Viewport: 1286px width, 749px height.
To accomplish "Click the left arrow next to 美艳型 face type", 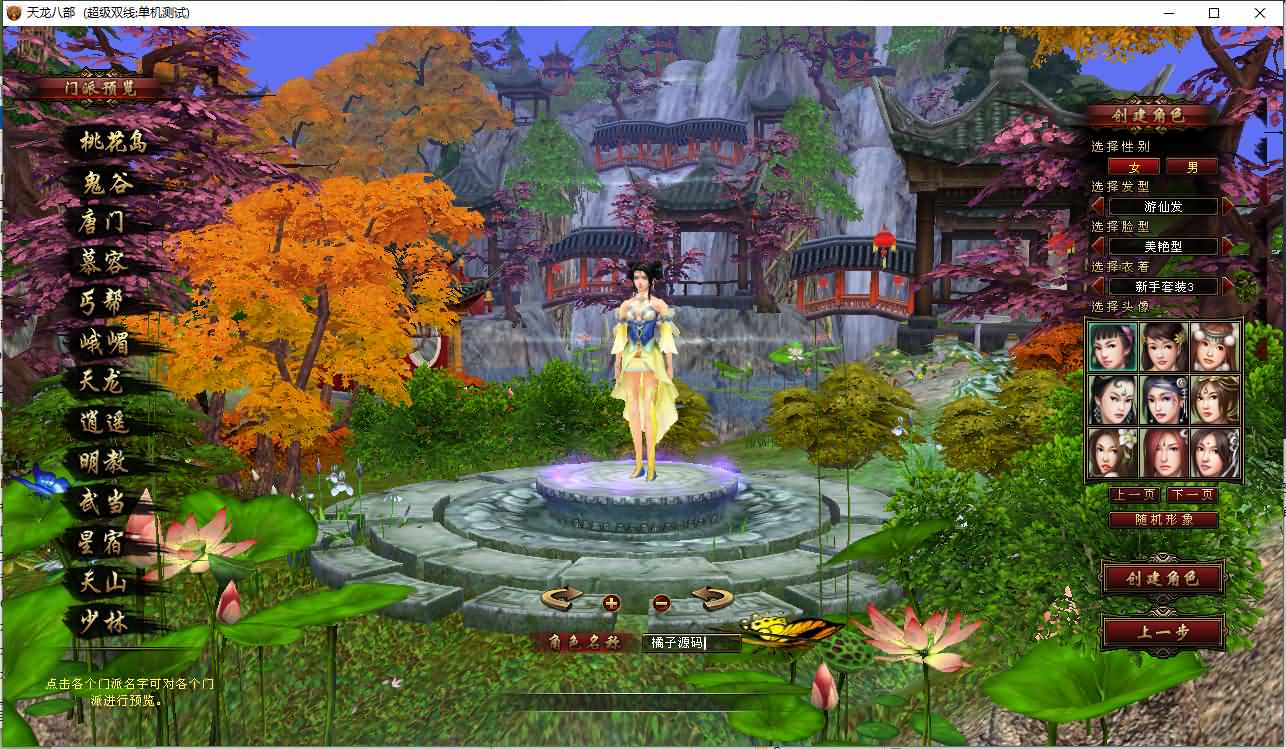I will click(x=1096, y=246).
